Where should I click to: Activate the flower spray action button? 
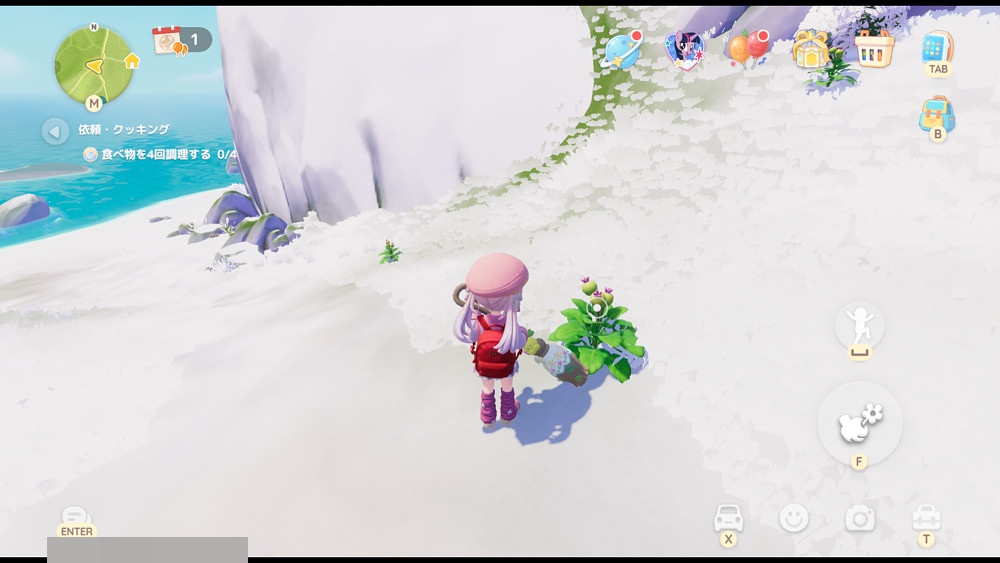[x=859, y=422]
